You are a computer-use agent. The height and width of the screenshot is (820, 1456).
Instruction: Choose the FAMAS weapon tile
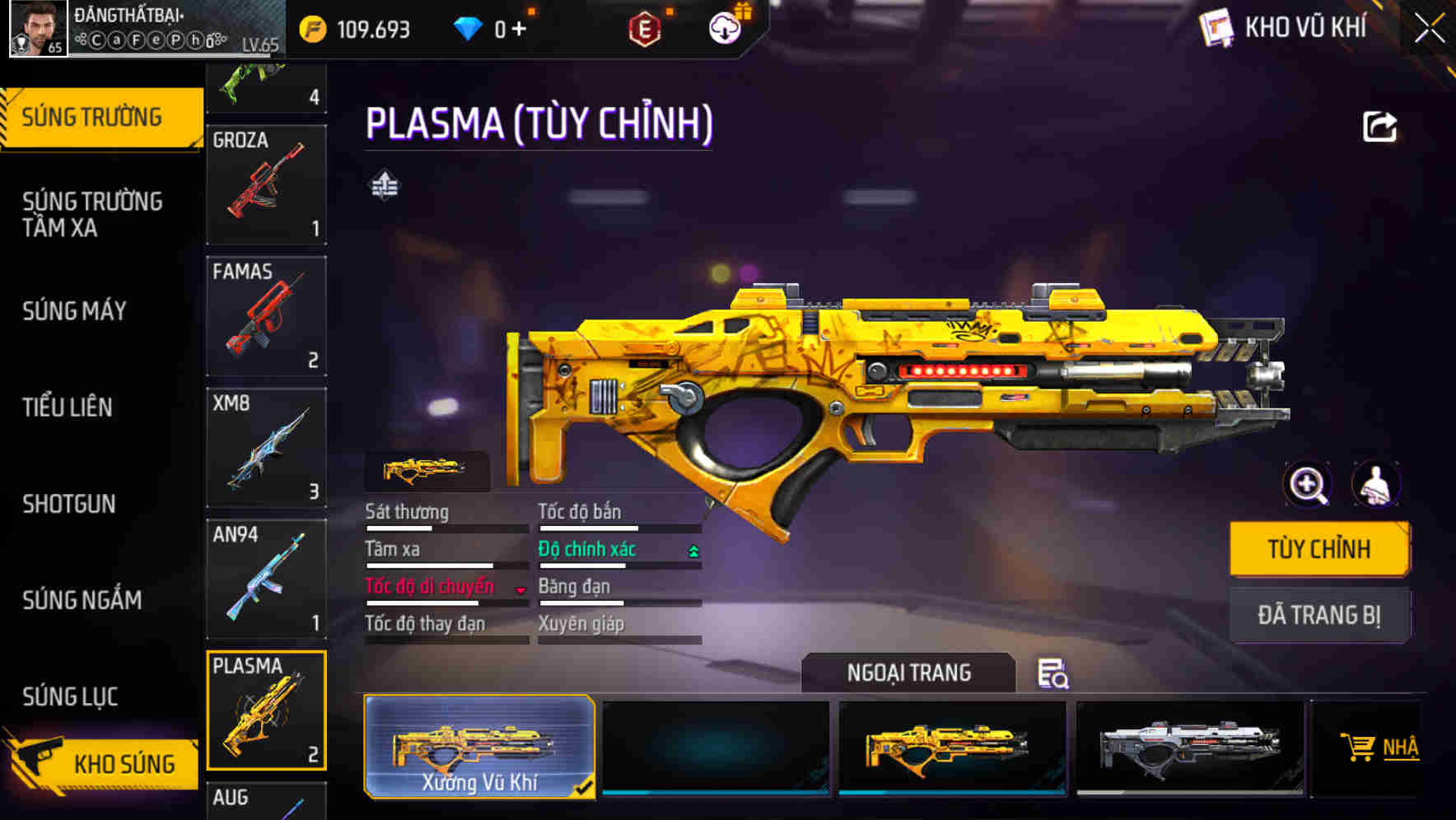266,316
